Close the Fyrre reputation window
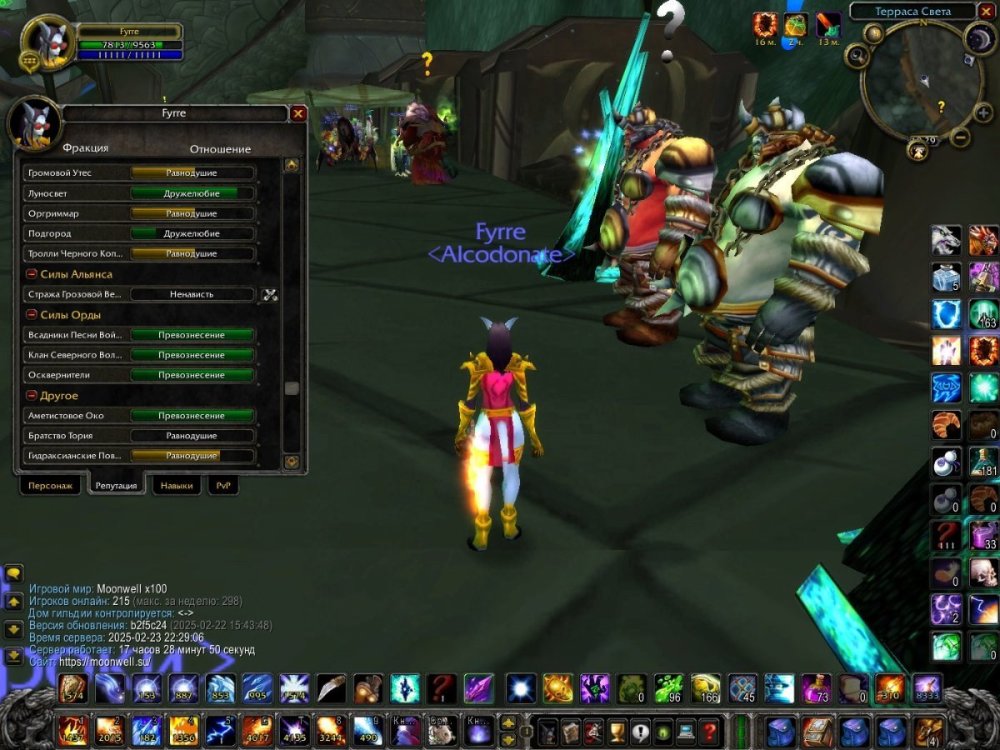This screenshot has height=750, width=1000. click(x=298, y=114)
